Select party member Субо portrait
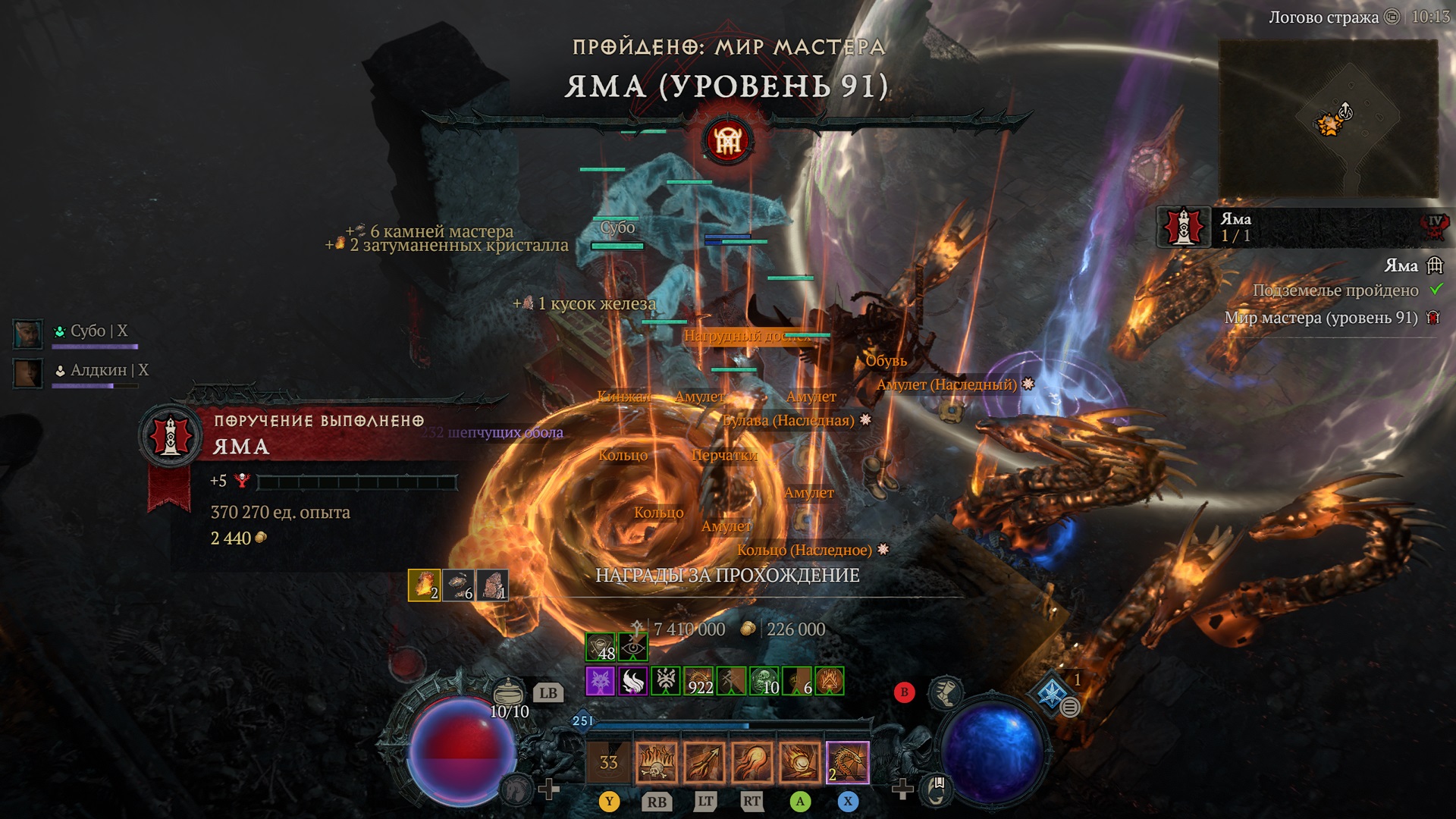This screenshot has width=1456, height=819. point(28,334)
